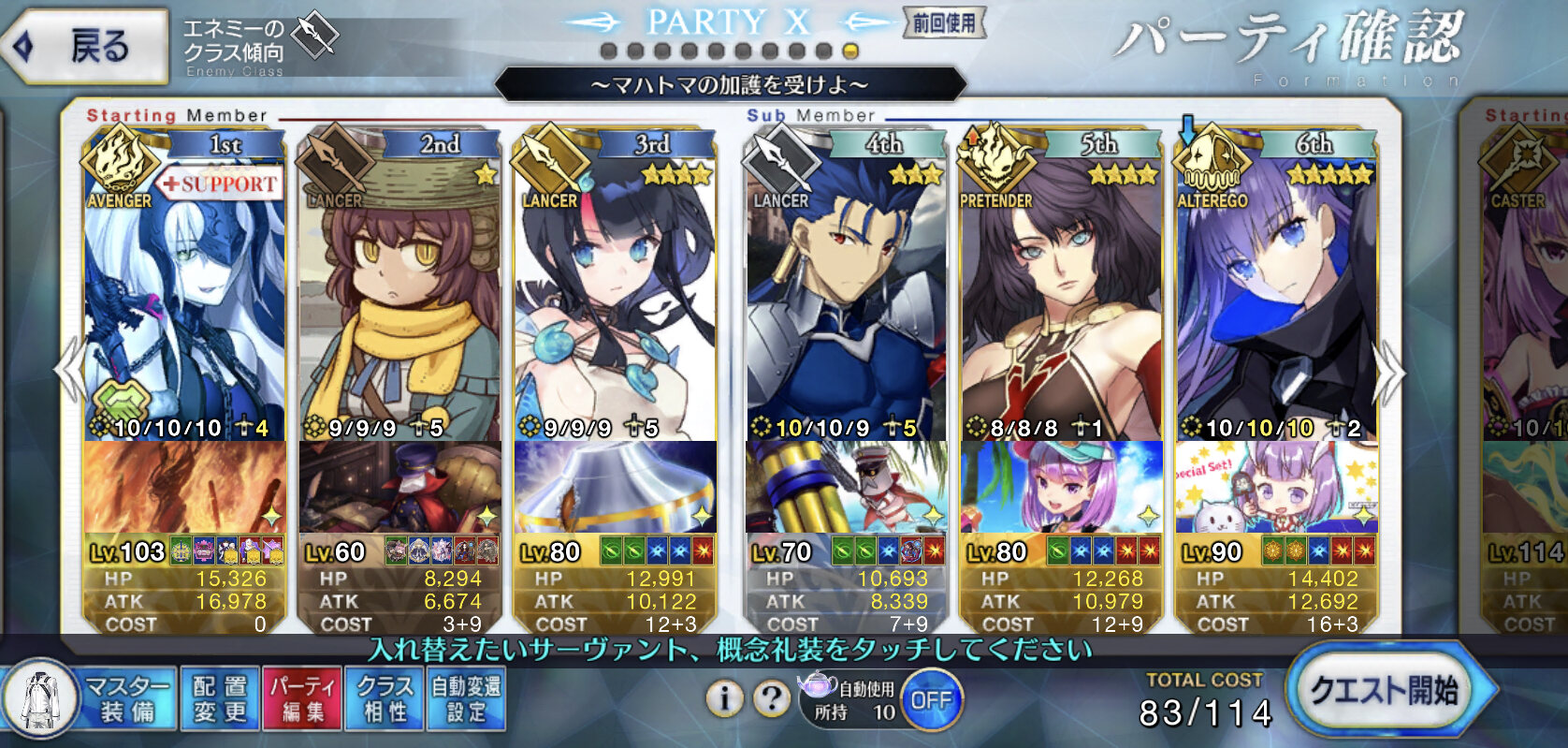The image size is (1568, 748).
Task: Open formation change (配置変更)
Action: [220, 698]
